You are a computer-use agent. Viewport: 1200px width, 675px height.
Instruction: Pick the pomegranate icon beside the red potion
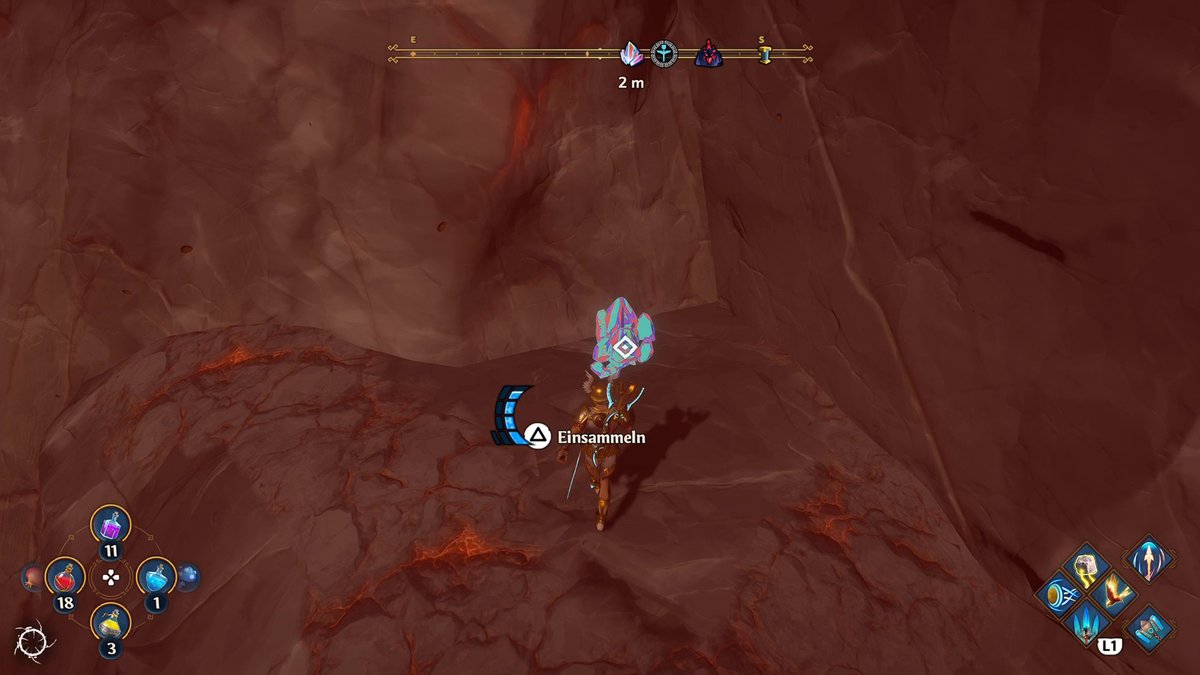pyautogui.click(x=32, y=577)
